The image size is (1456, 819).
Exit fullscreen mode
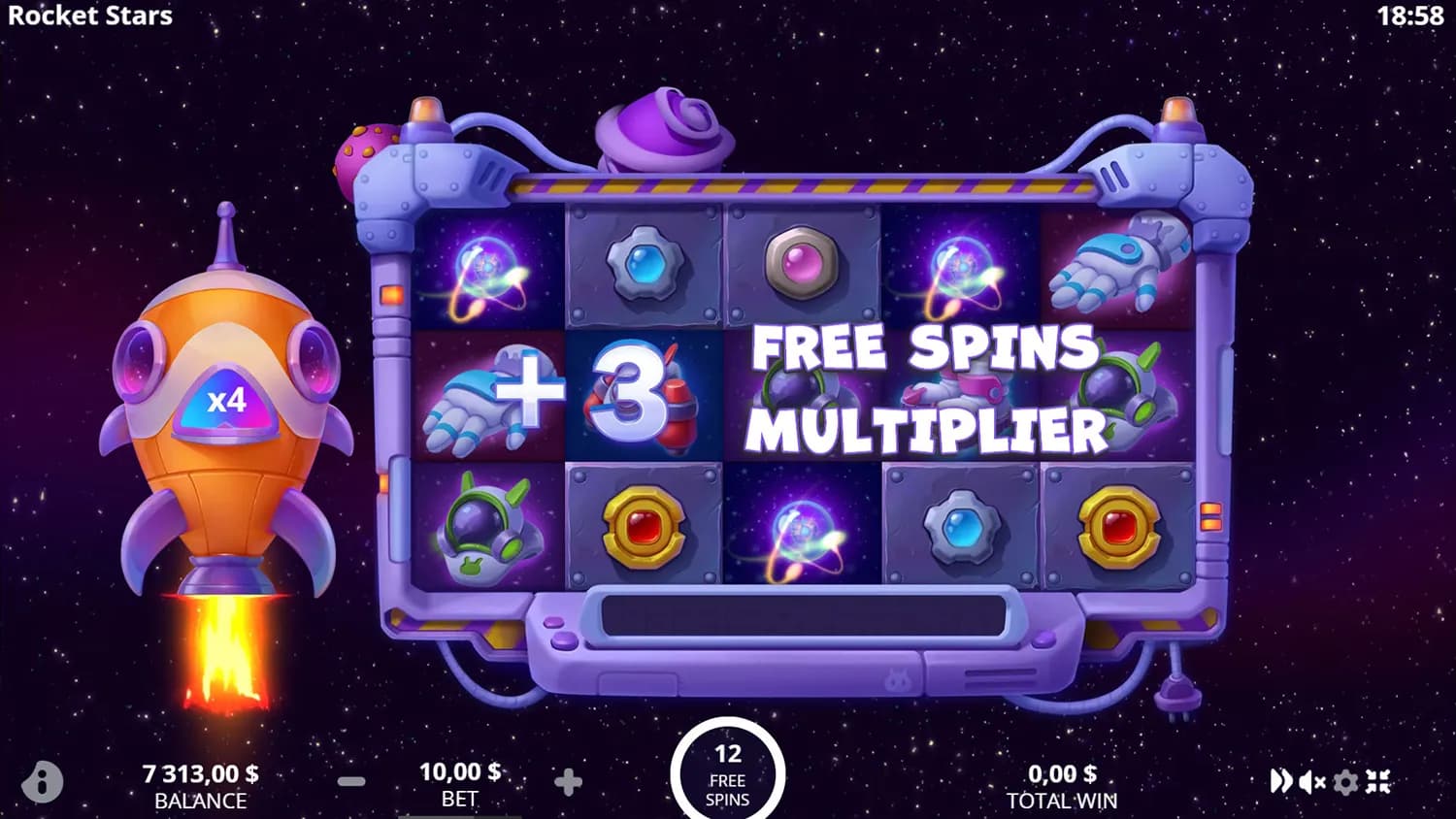1378,781
